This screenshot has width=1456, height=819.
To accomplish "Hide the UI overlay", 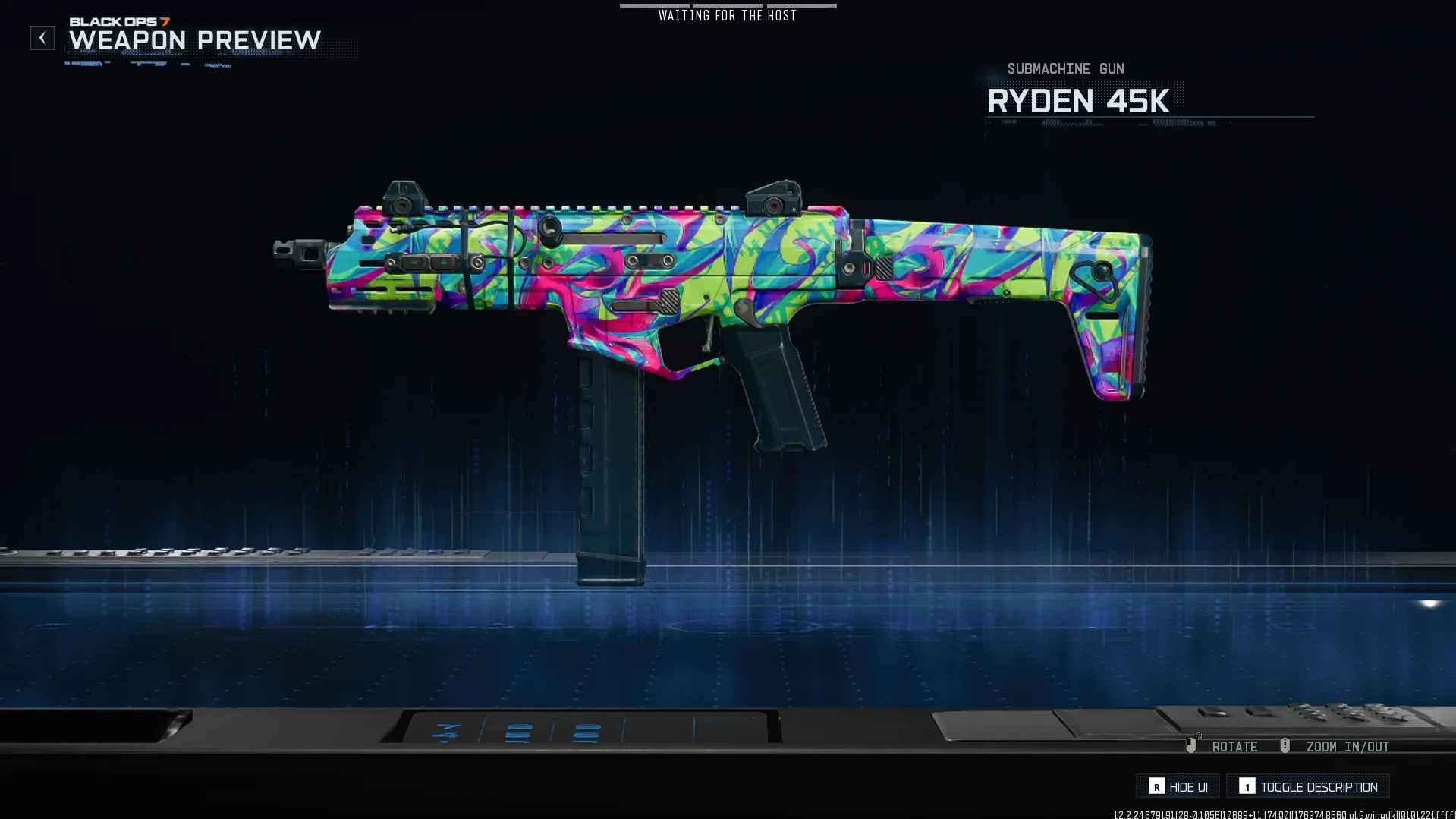I will [x=1178, y=786].
